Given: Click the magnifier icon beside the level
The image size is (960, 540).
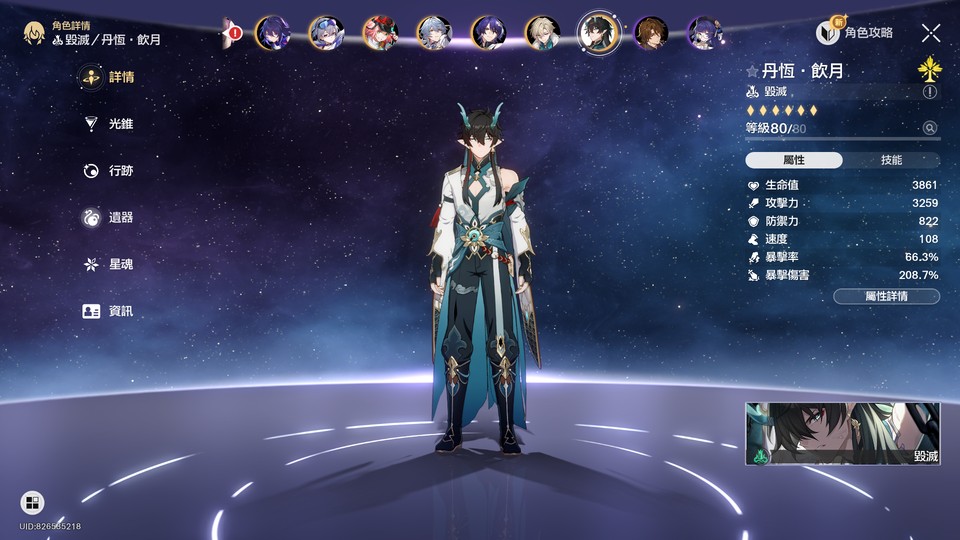Looking at the screenshot, I should [930, 128].
